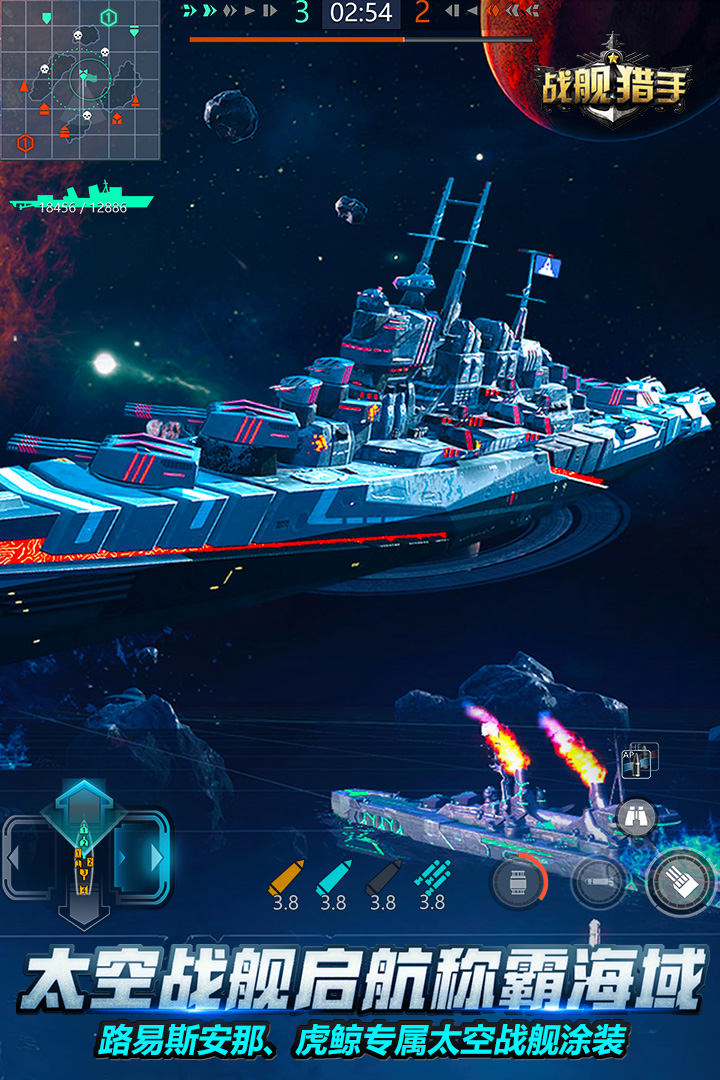Select the cyan torpedo salvo weapon

[432, 878]
